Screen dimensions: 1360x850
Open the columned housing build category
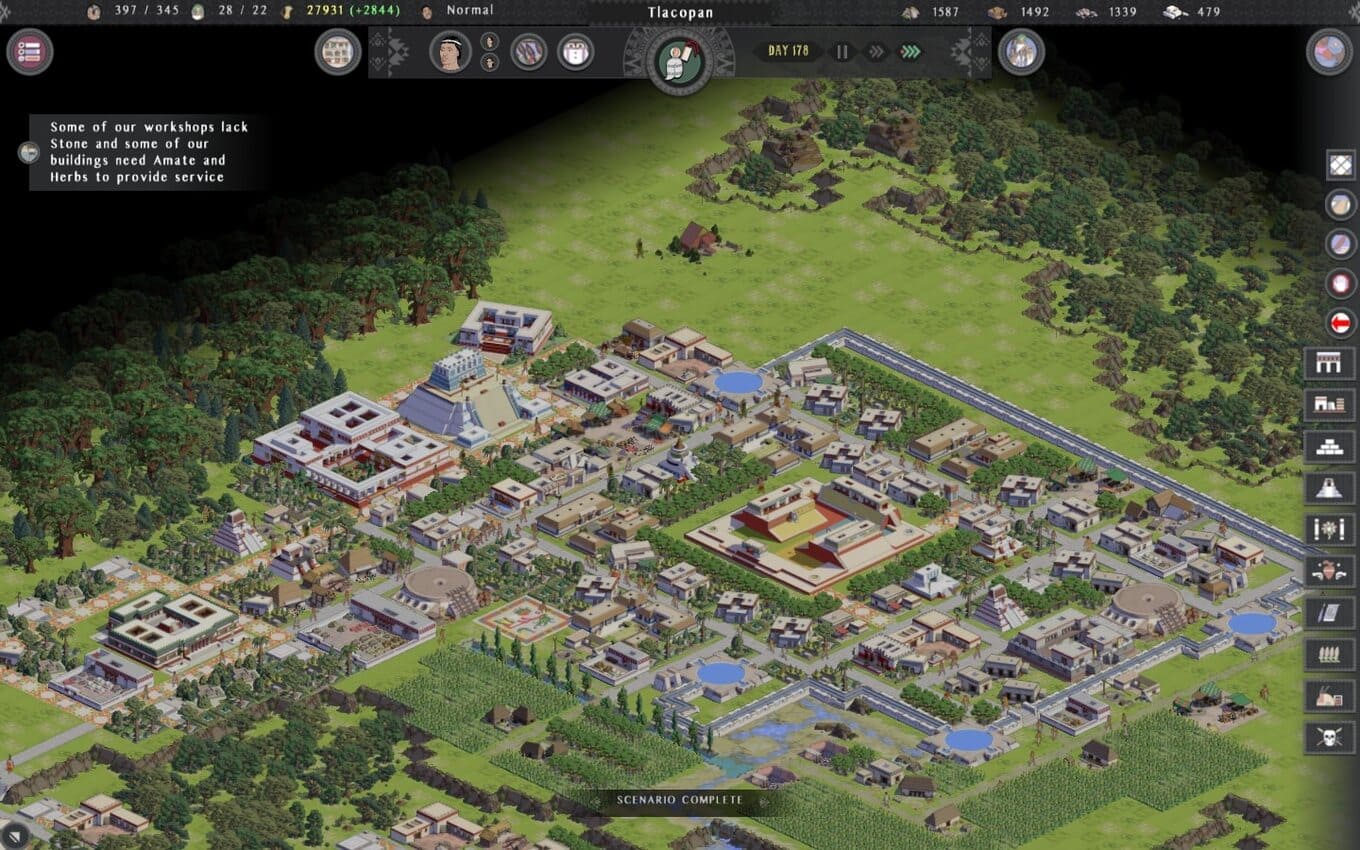[x=1329, y=364]
